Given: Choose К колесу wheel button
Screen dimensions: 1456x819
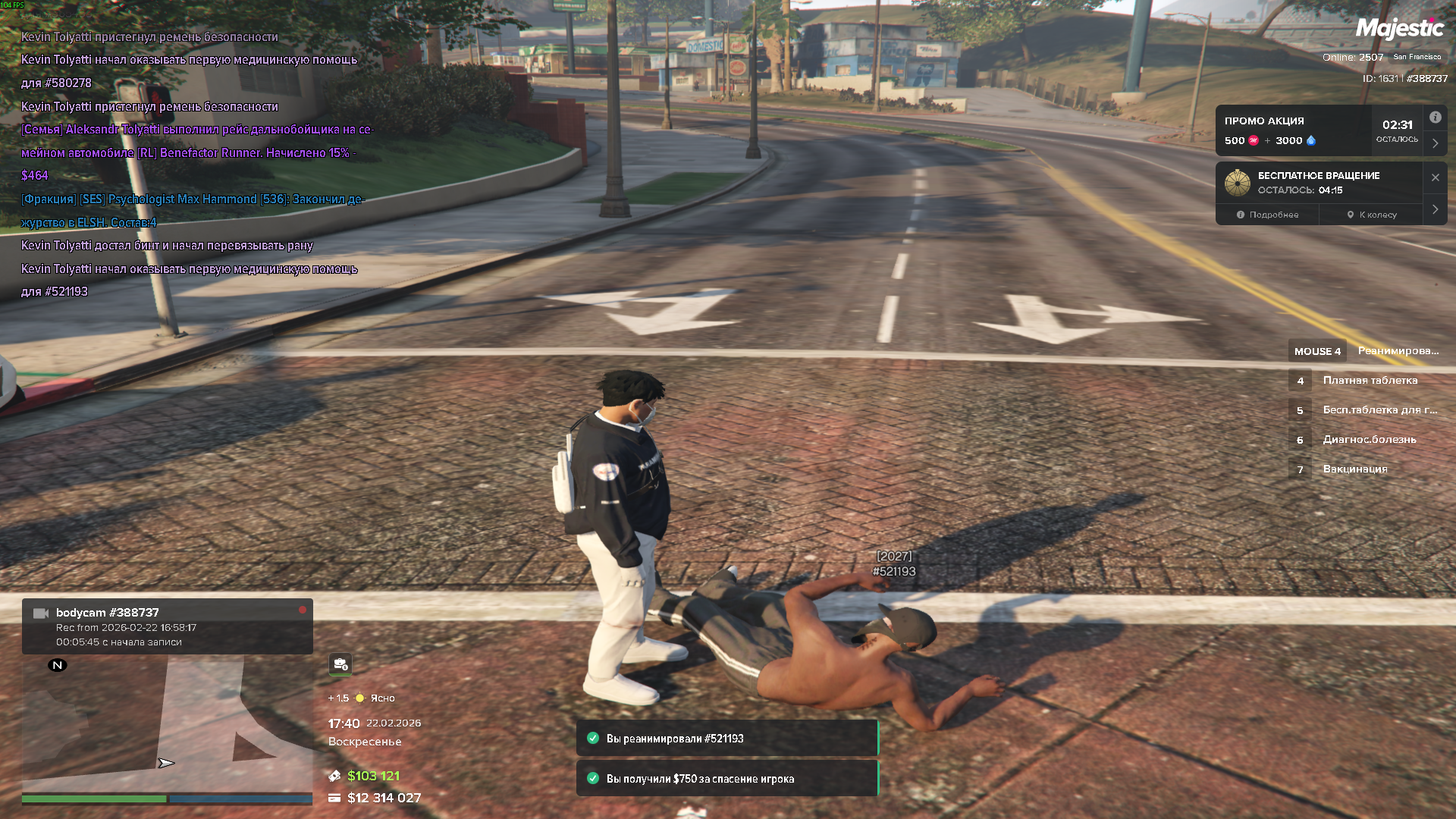Looking at the screenshot, I should tap(1372, 215).
